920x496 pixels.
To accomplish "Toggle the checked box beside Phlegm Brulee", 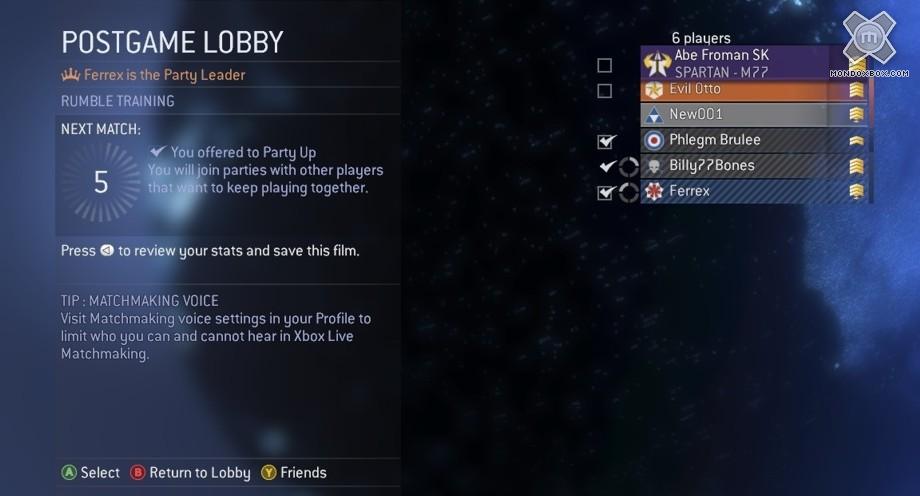I will coord(605,141).
